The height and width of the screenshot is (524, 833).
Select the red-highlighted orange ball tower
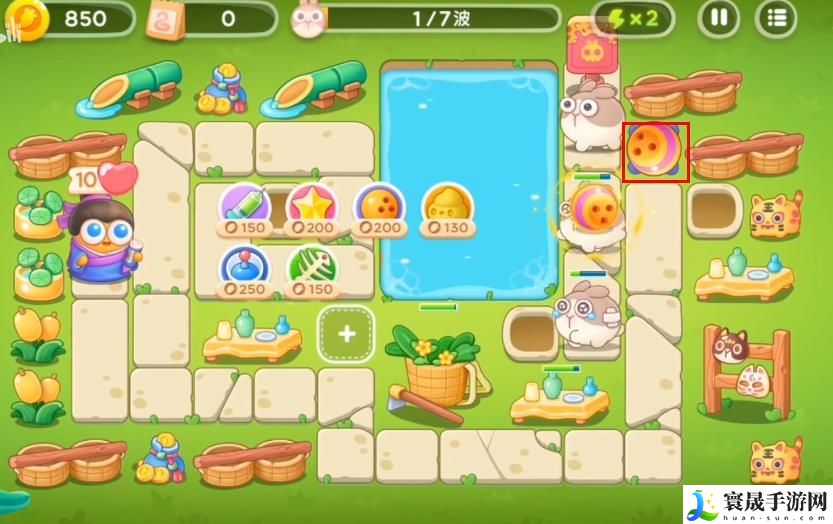point(655,153)
